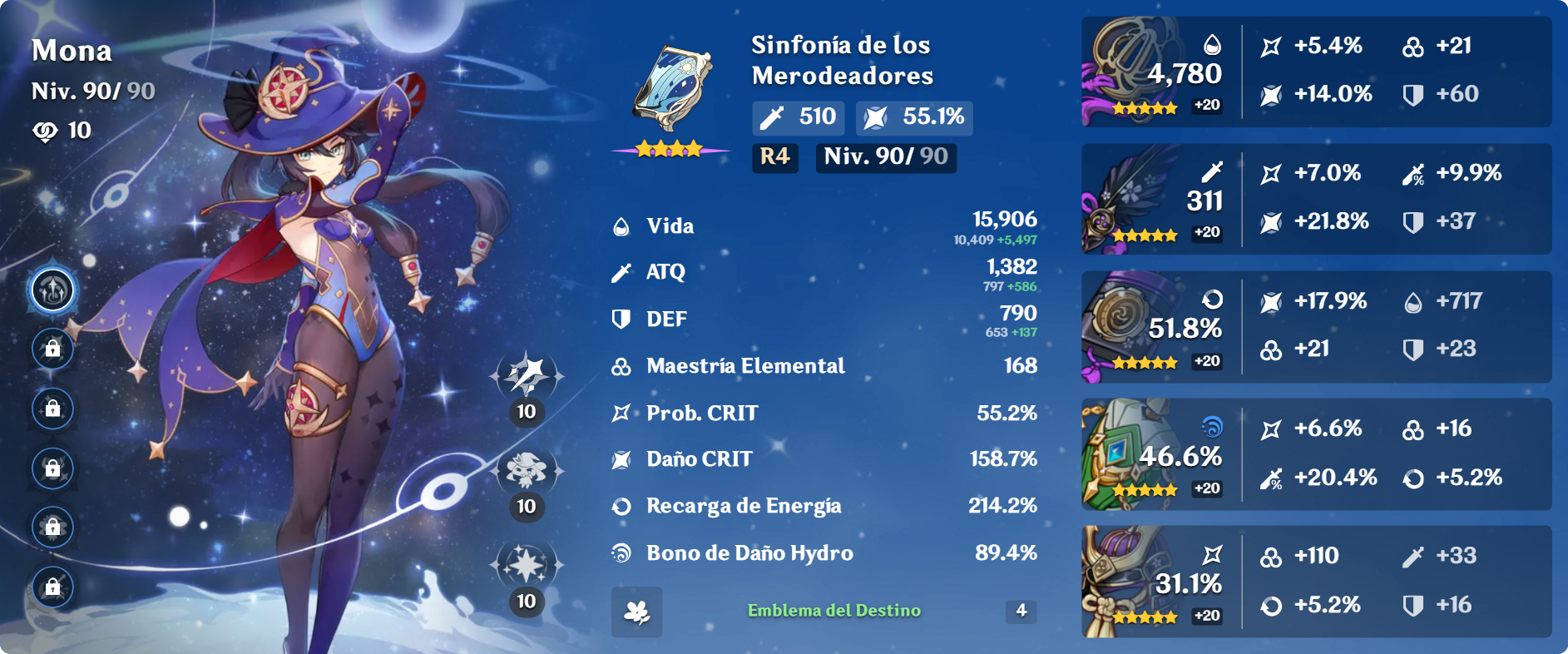Click the middle locked constellation padlock
The height and width of the screenshot is (654, 1568).
pos(52,468)
